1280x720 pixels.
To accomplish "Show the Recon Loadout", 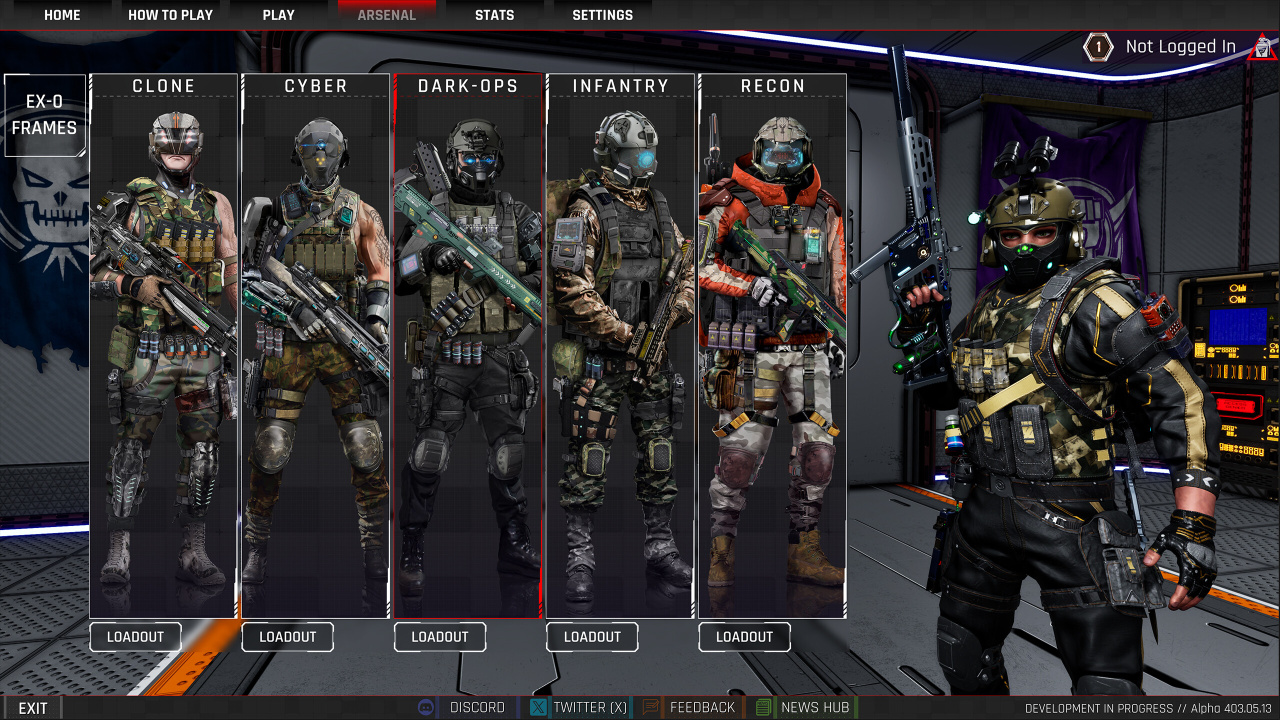I will coord(744,637).
